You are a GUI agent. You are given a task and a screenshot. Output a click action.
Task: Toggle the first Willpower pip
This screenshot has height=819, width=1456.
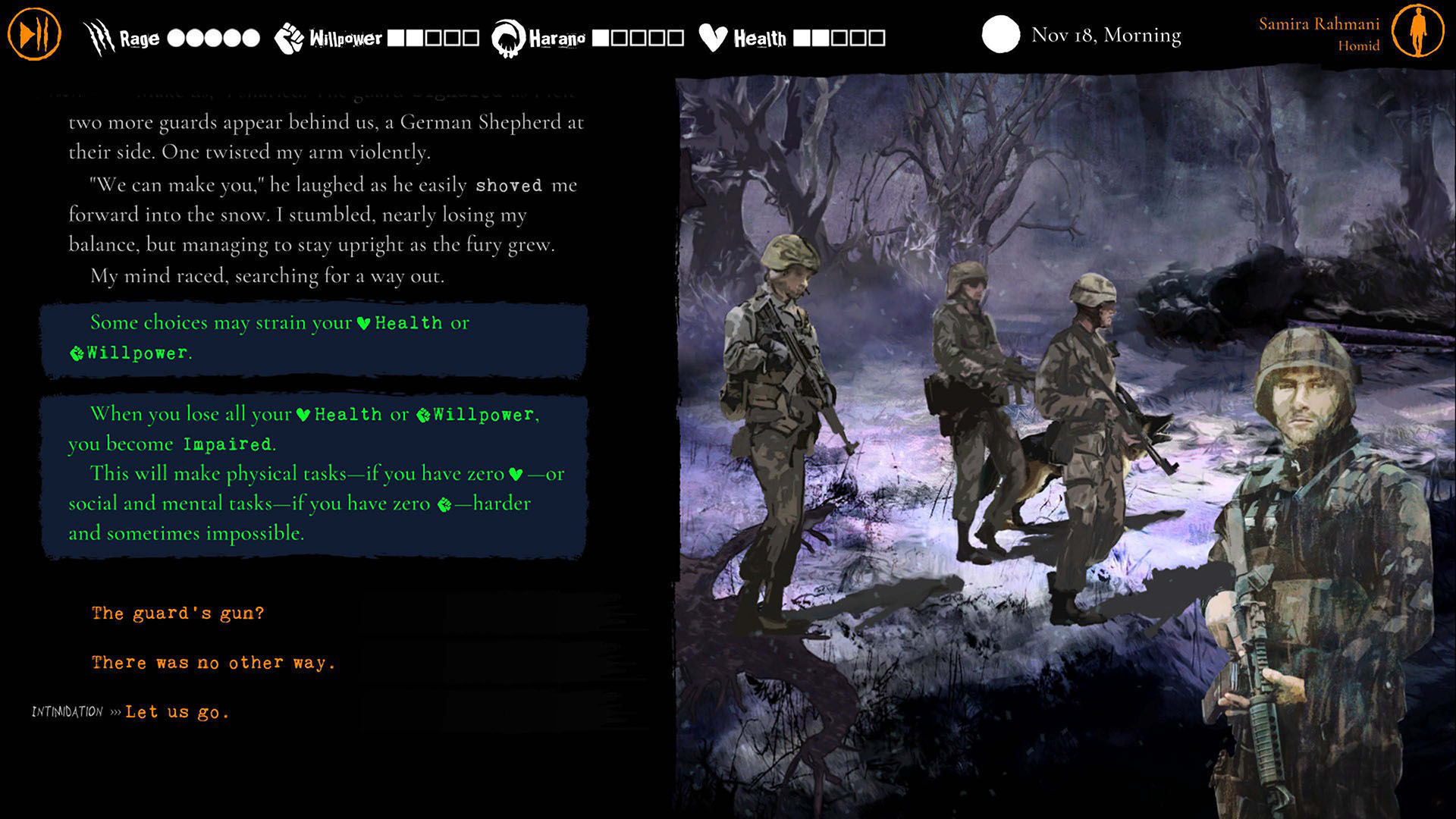pos(397,36)
